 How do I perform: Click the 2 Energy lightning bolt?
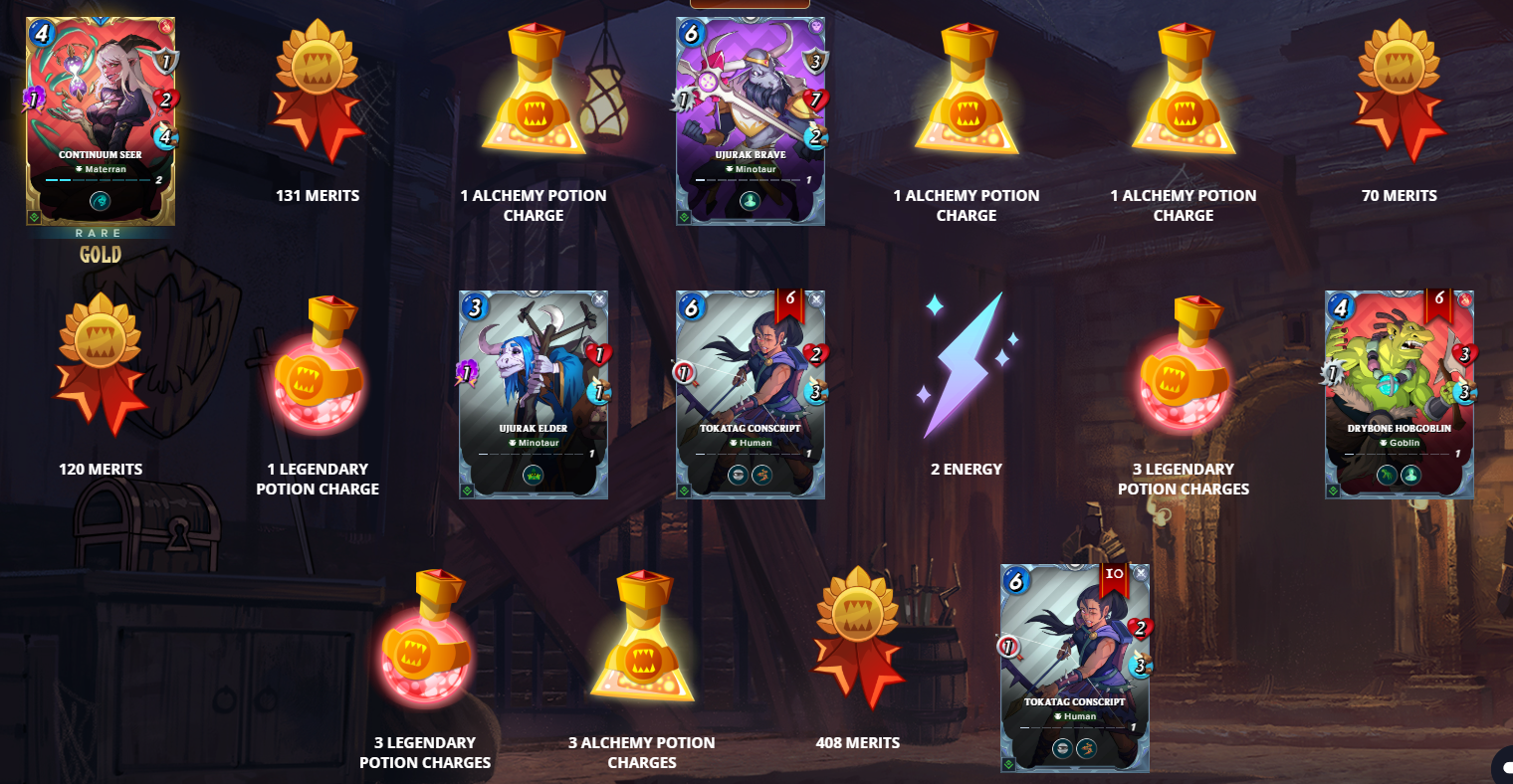coord(967,365)
